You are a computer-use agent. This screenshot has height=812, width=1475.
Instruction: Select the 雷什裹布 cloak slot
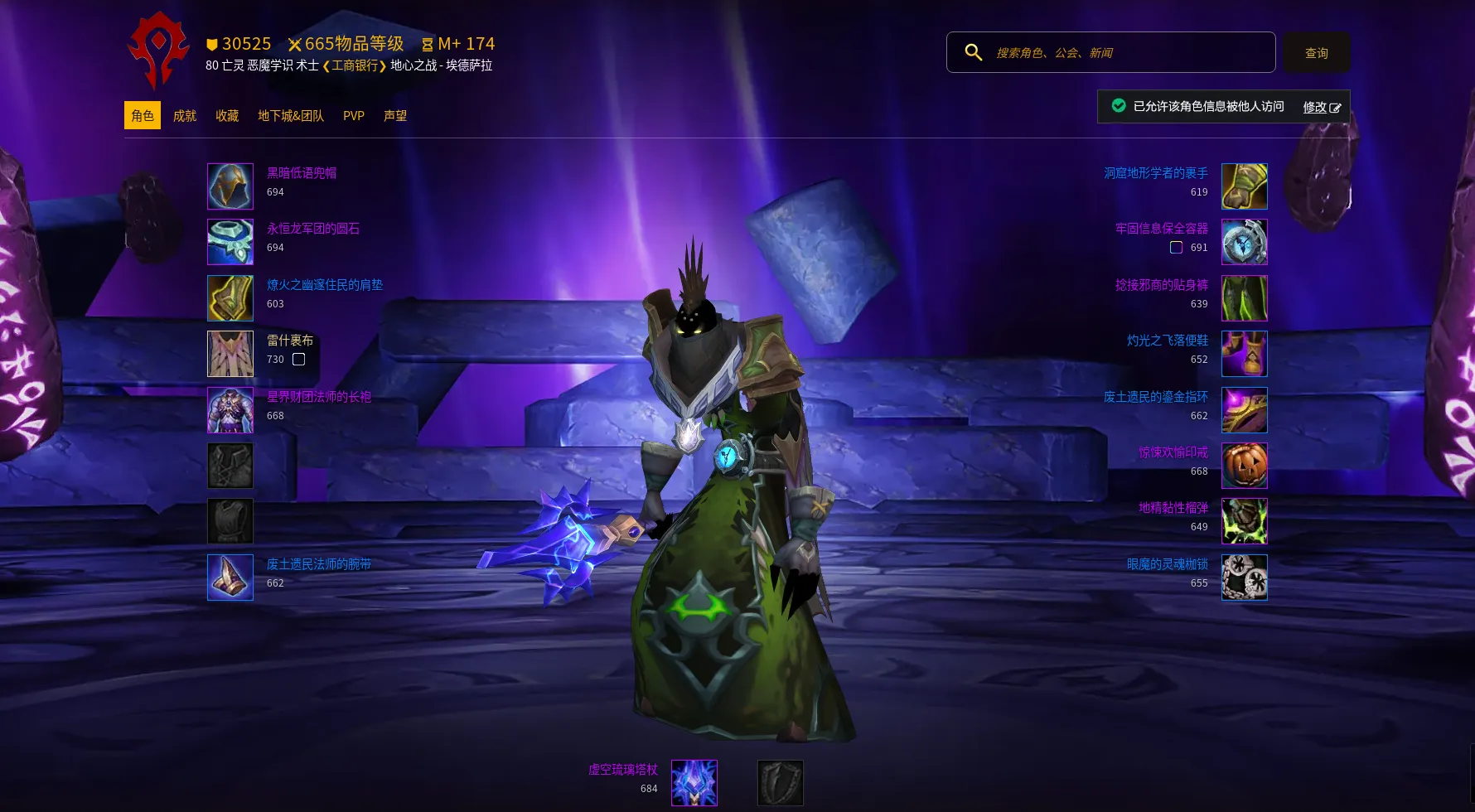[230, 354]
